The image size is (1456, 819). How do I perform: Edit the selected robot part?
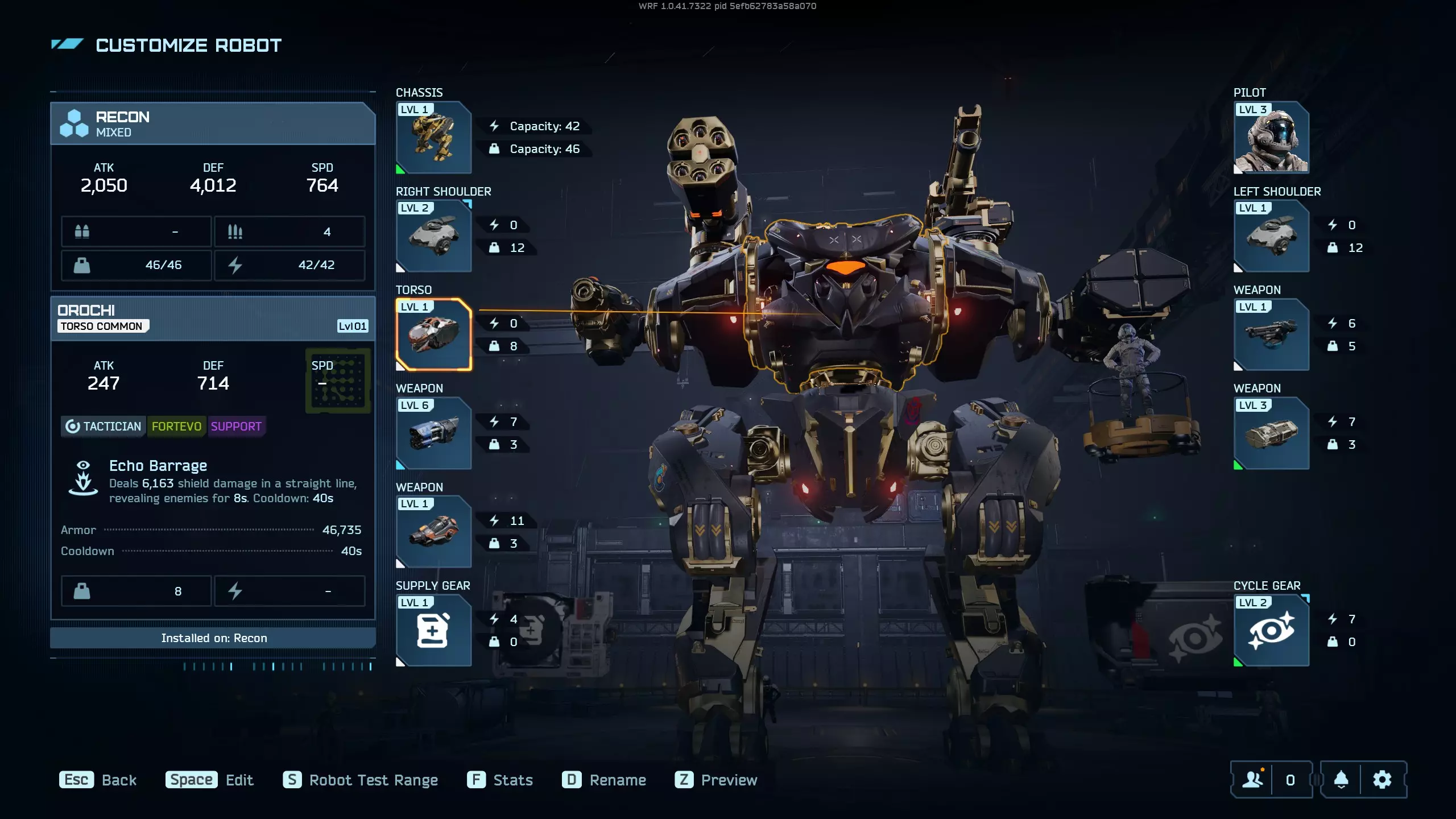click(209, 780)
